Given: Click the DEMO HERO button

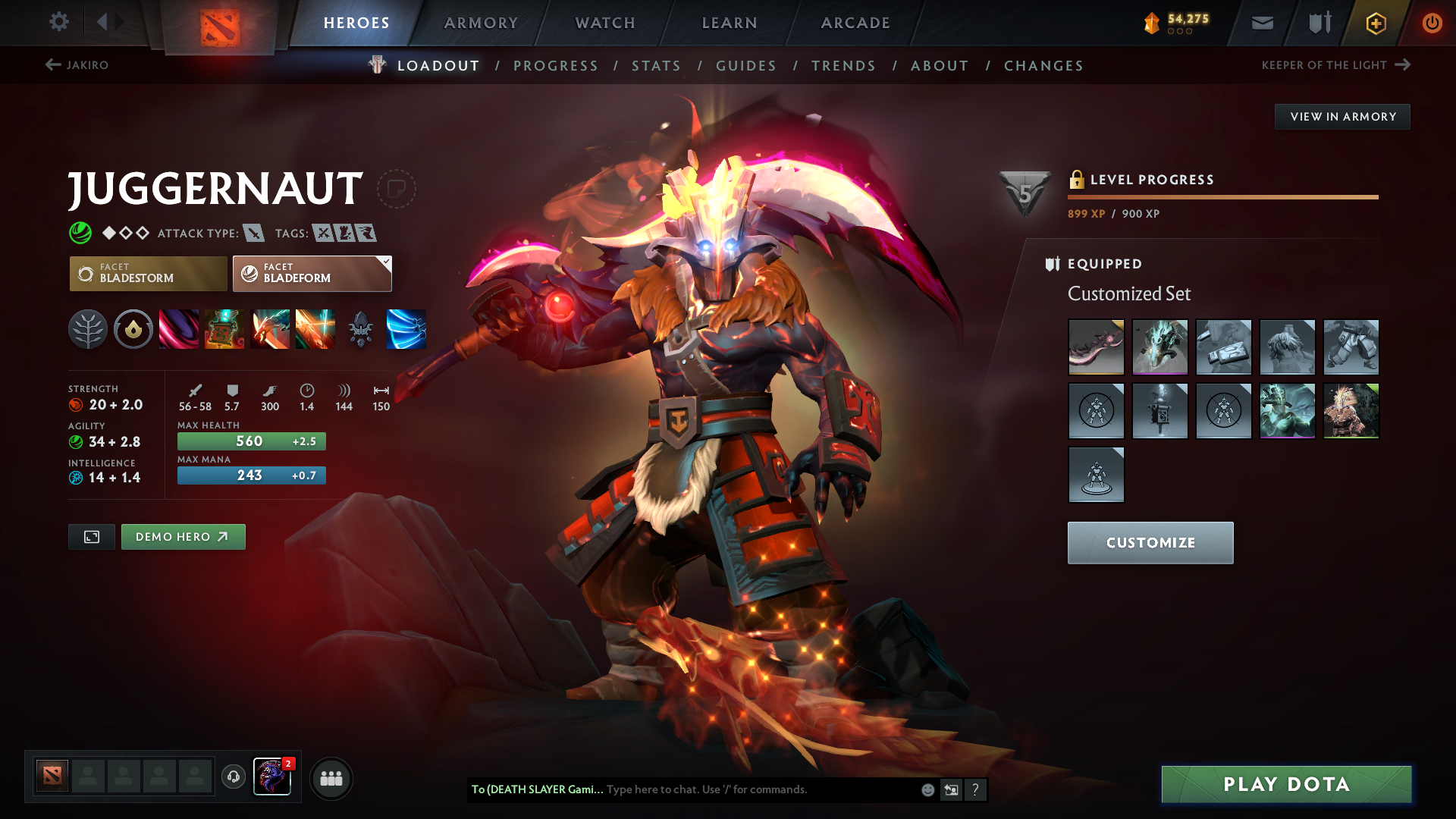Looking at the screenshot, I should [x=183, y=536].
